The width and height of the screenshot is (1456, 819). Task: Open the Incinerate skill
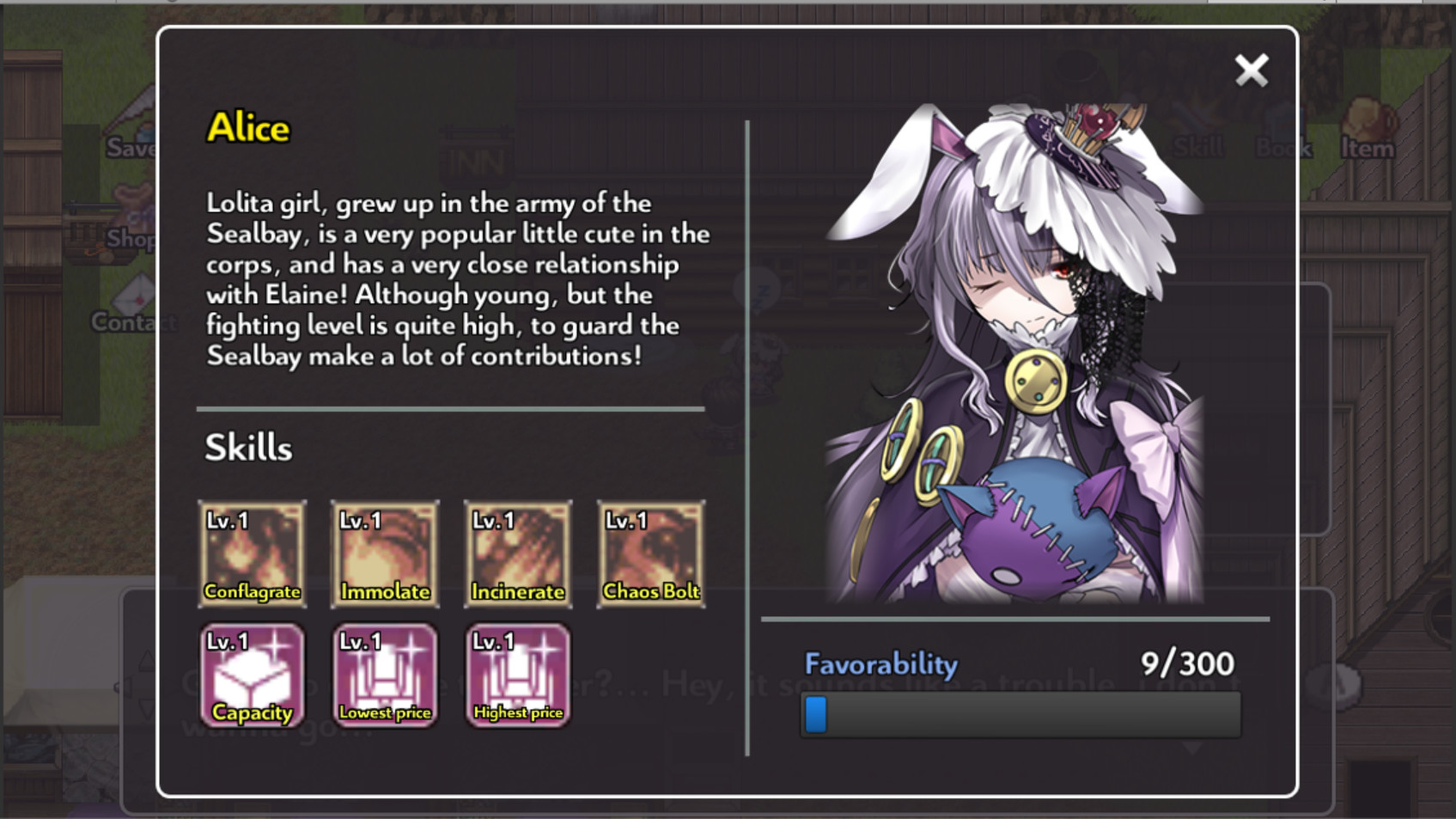pyautogui.click(x=516, y=553)
